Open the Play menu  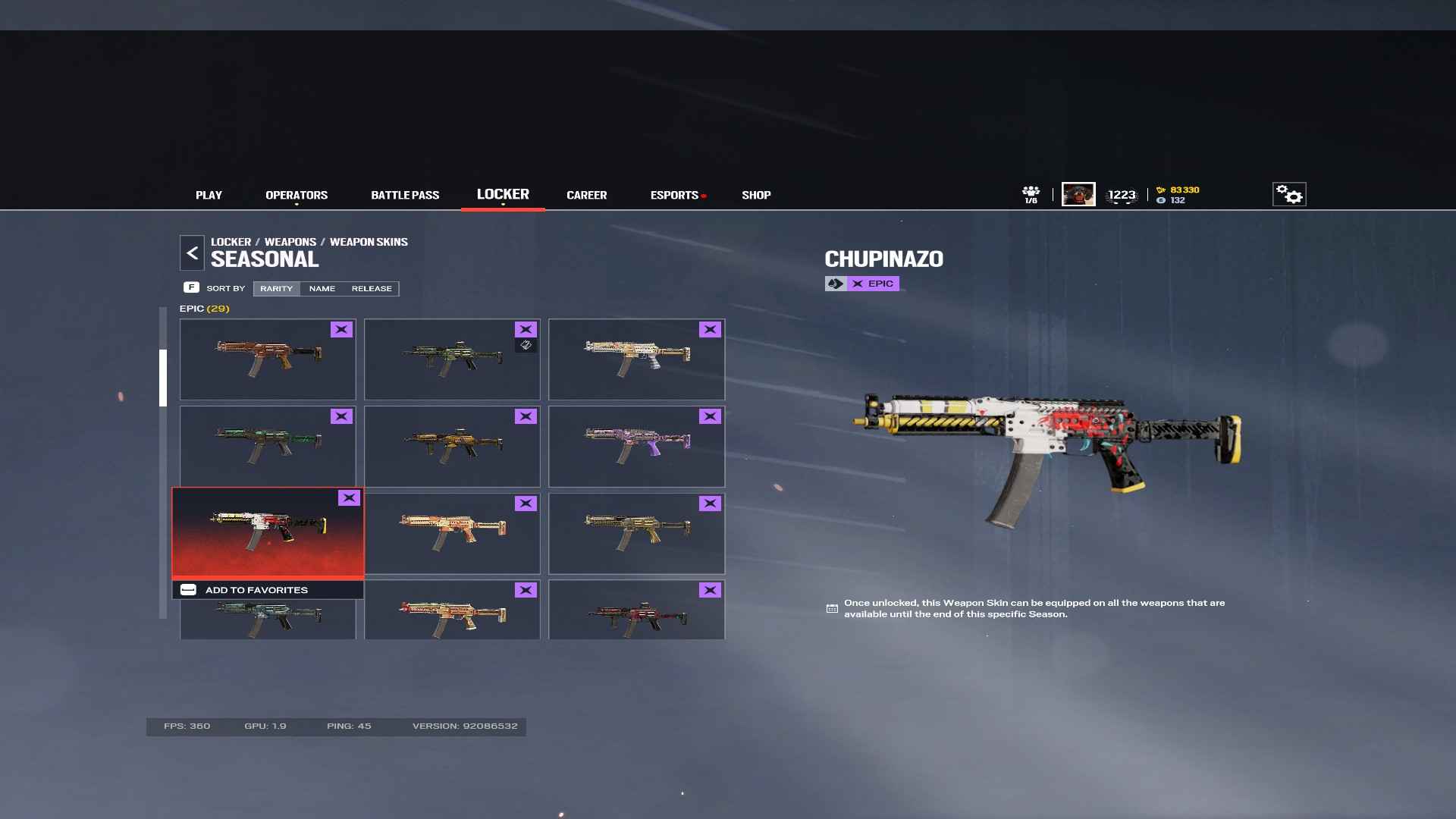209,196
